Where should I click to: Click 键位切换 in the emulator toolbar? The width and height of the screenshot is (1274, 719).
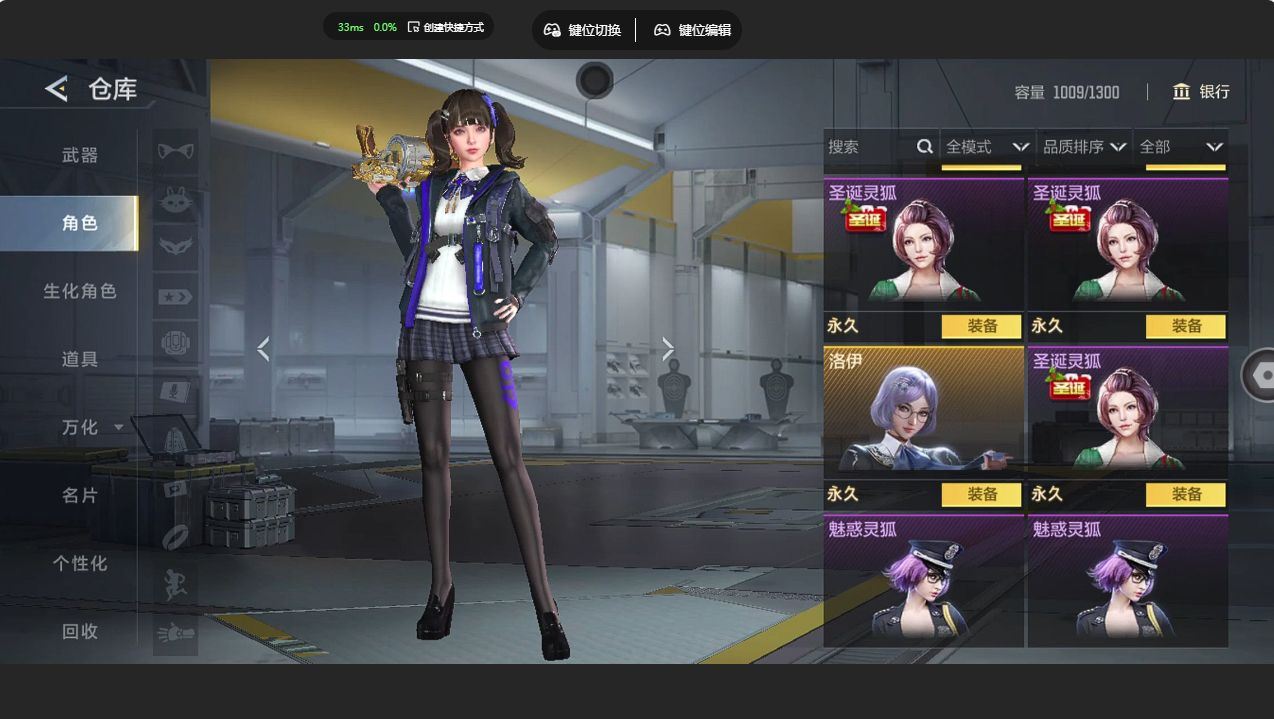(x=582, y=30)
